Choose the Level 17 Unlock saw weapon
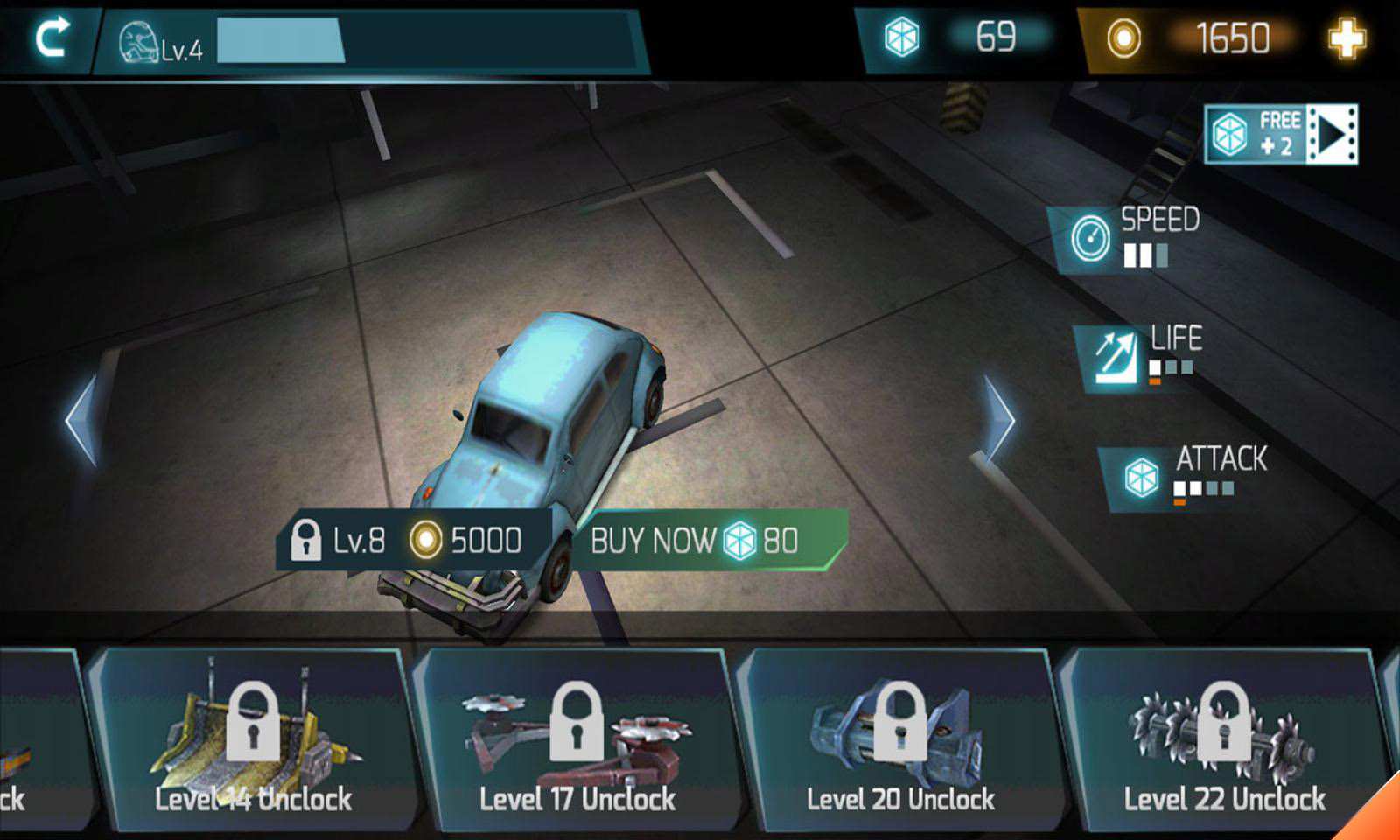 point(577,739)
